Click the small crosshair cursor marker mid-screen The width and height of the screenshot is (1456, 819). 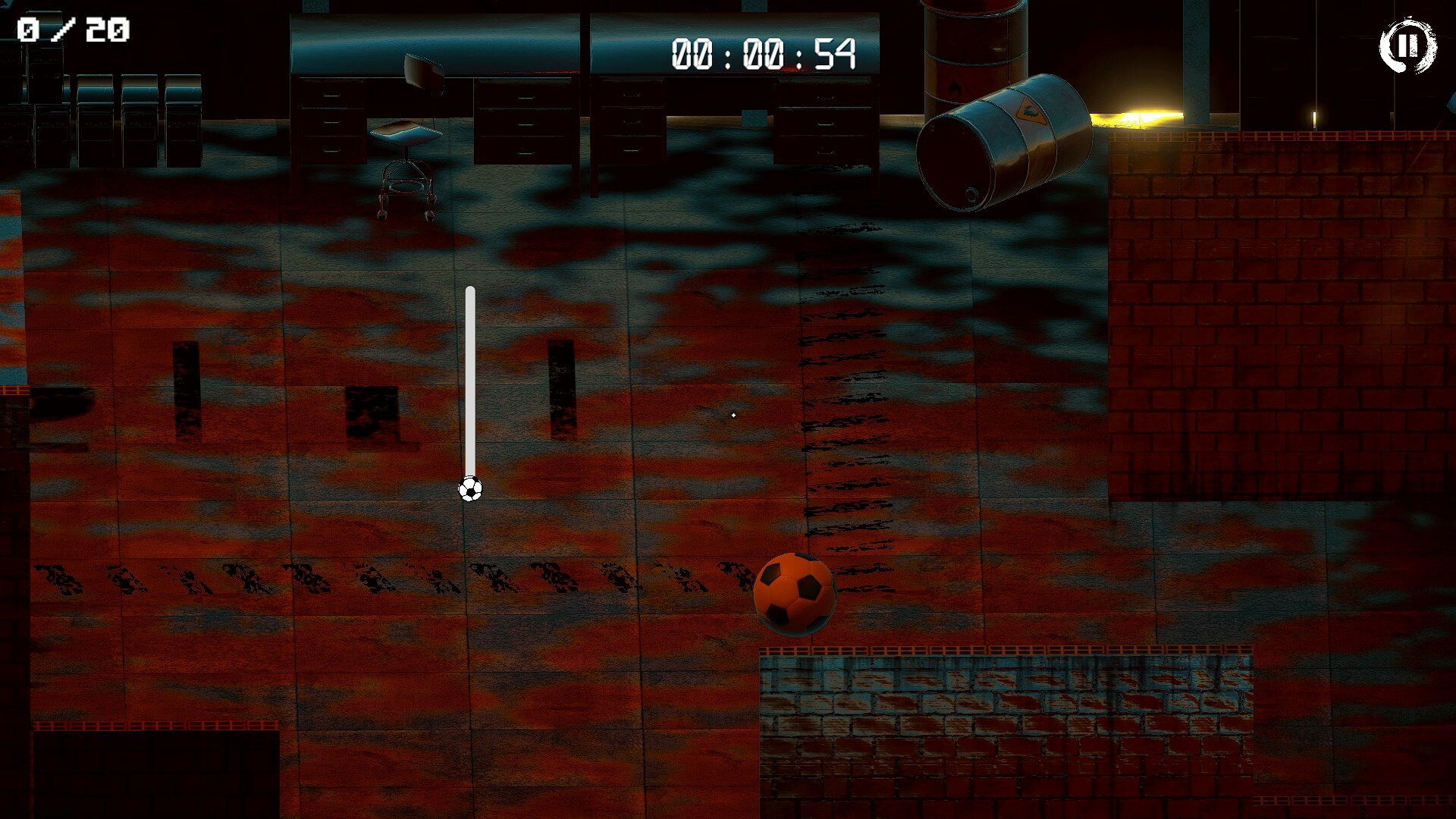point(734,415)
